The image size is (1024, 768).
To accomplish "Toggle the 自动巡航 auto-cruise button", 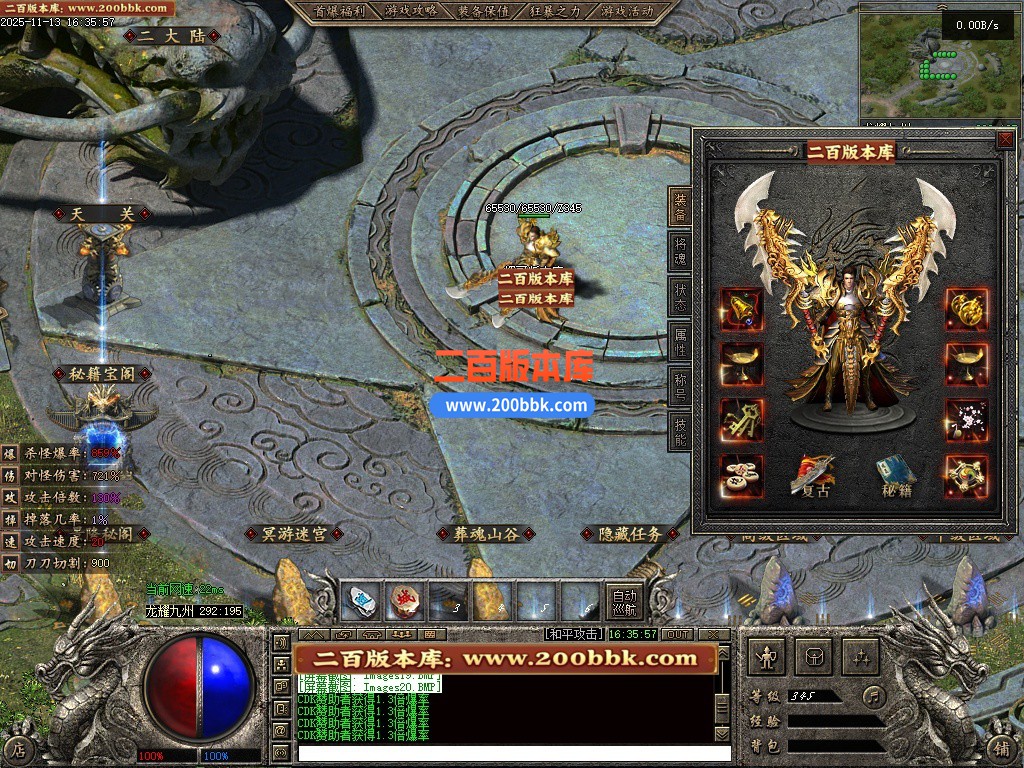I will 624,601.
